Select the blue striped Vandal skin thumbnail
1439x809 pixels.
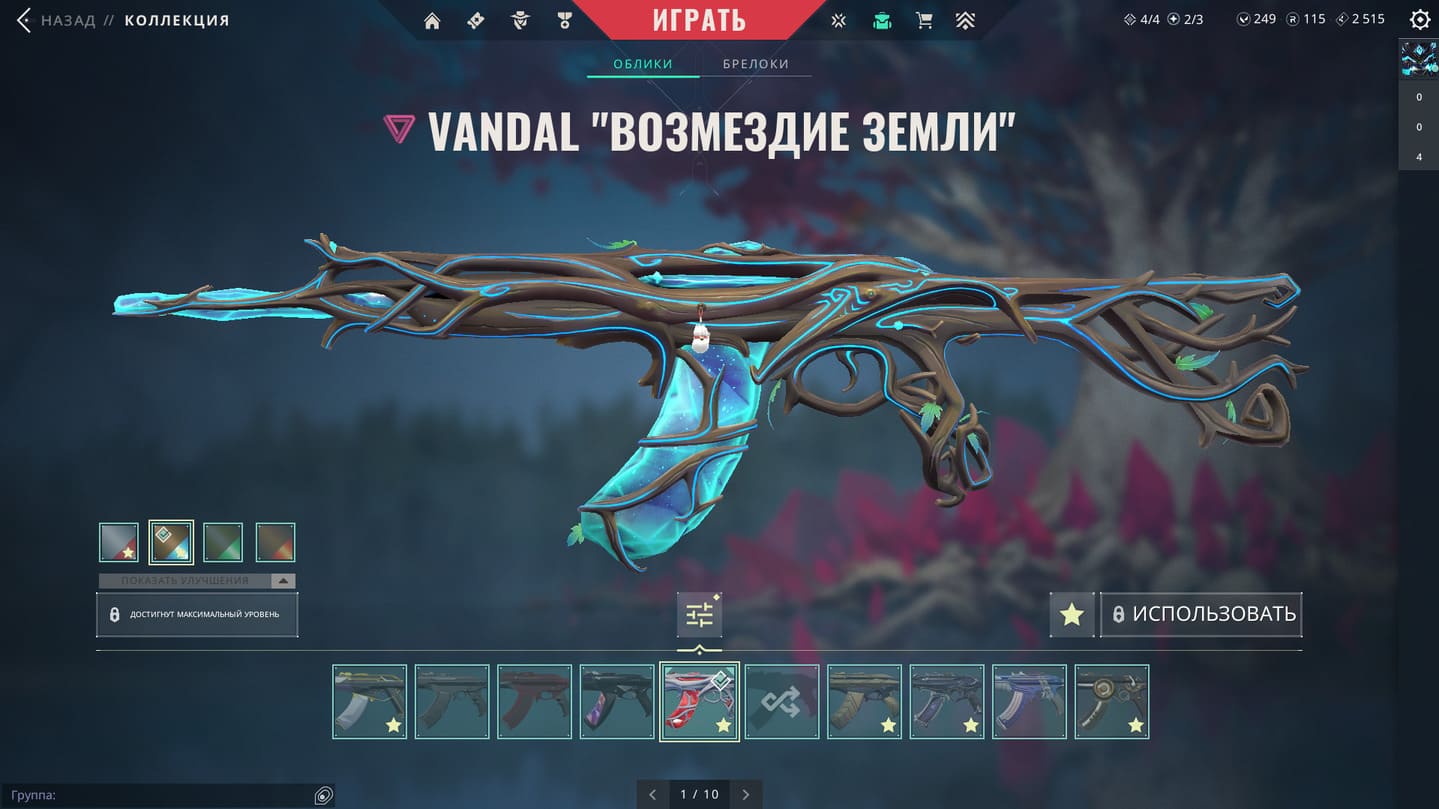coord(1029,702)
